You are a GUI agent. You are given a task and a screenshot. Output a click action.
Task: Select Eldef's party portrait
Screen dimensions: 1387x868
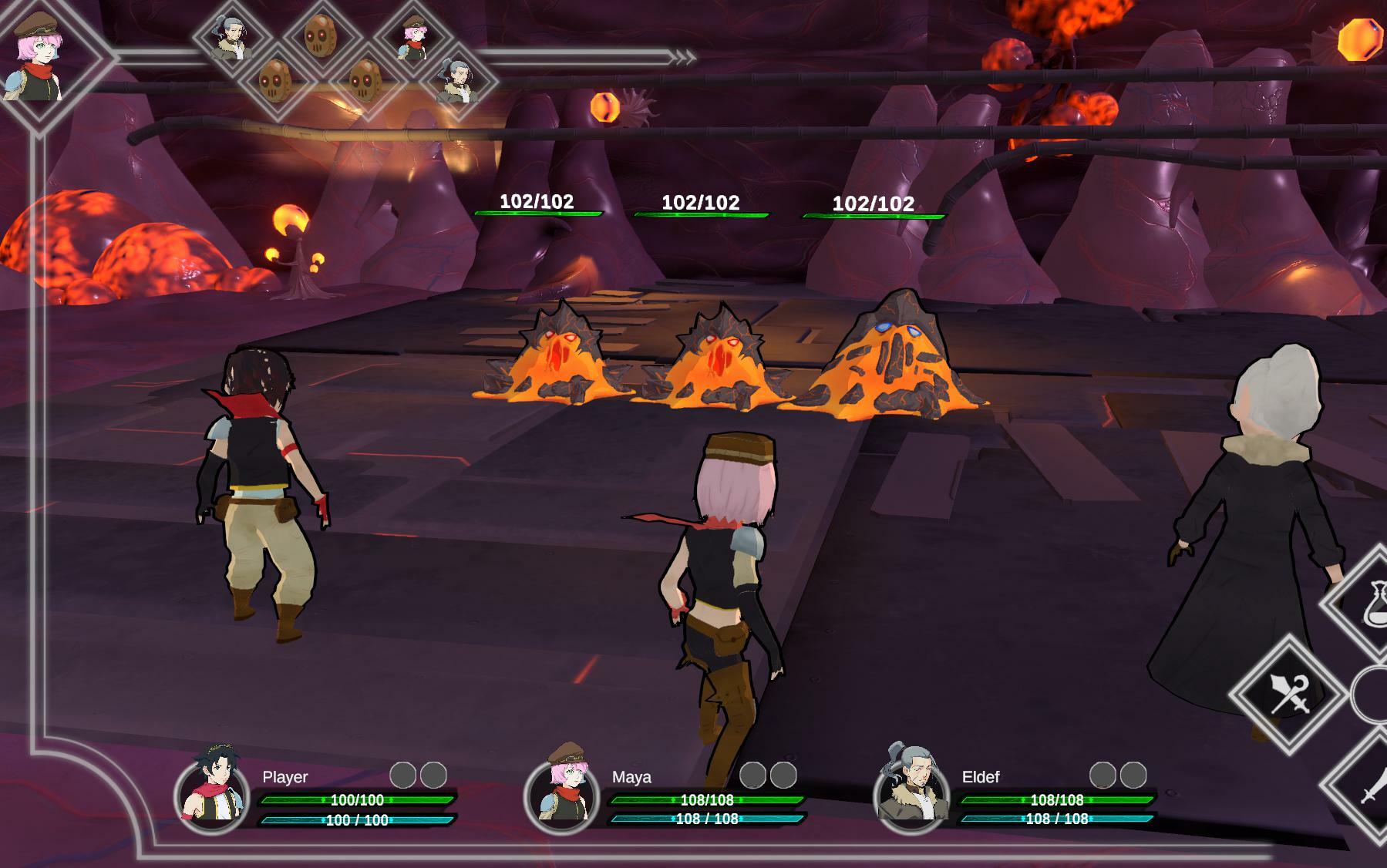[x=911, y=789]
